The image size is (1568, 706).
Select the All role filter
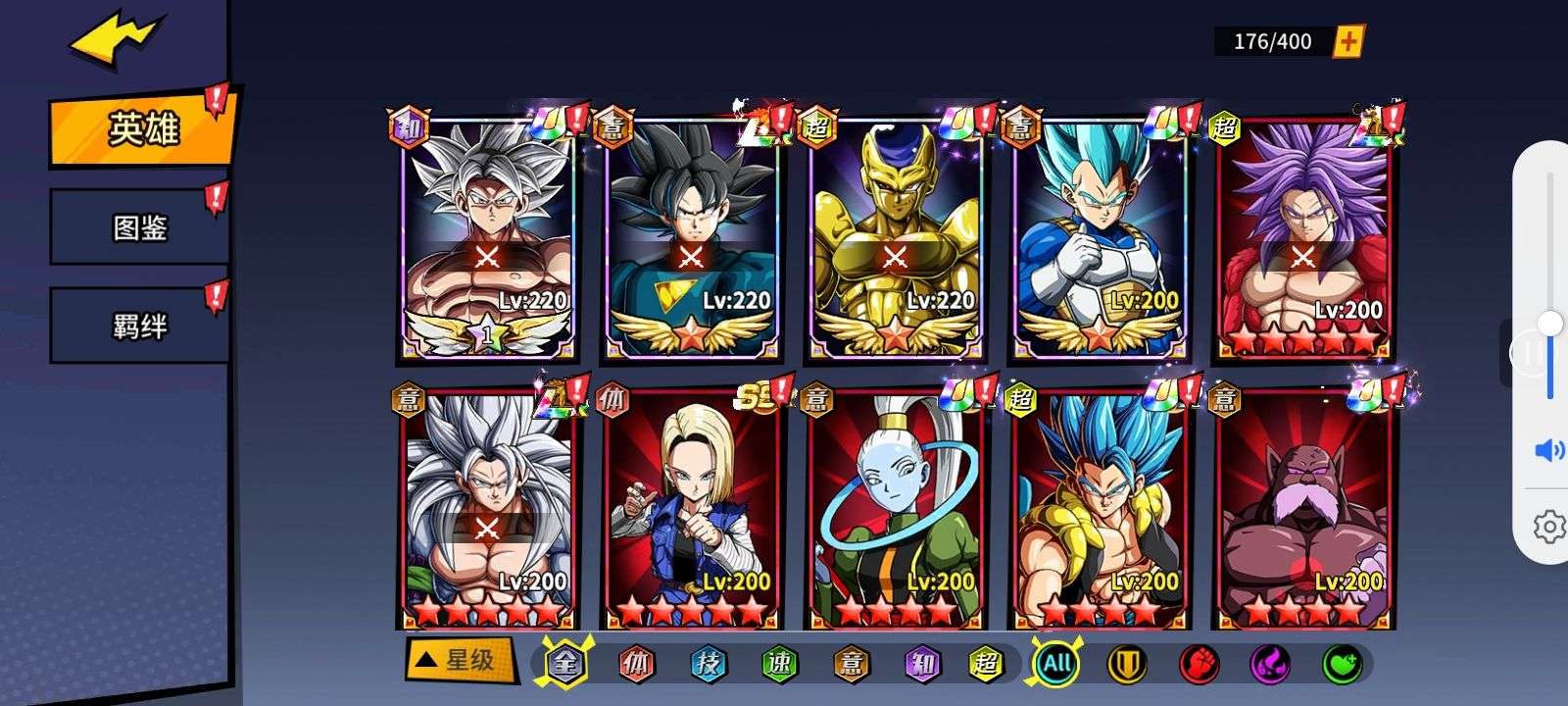pyautogui.click(x=1056, y=664)
